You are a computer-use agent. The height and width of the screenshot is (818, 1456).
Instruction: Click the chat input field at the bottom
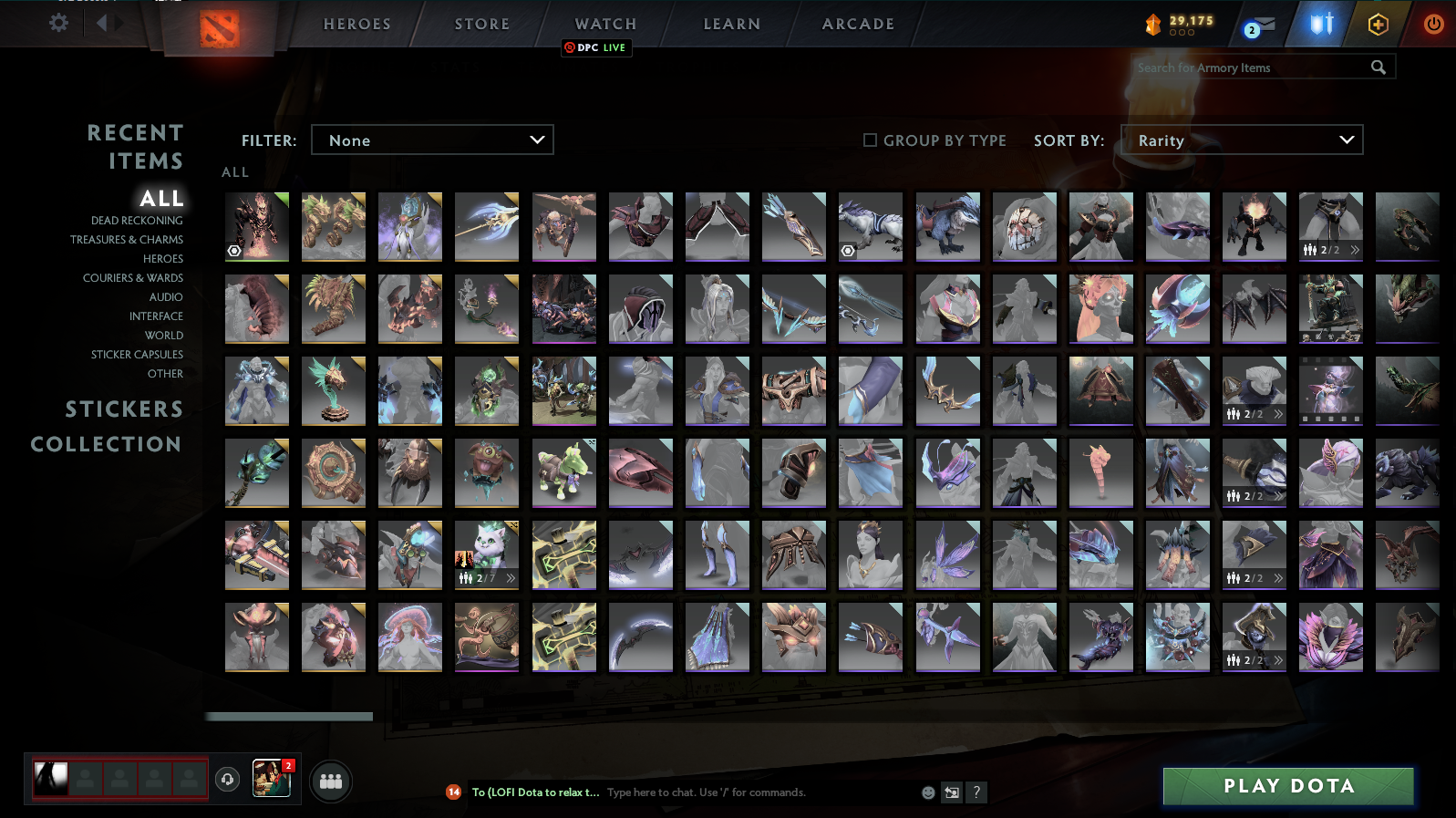click(x=729, y=792)
